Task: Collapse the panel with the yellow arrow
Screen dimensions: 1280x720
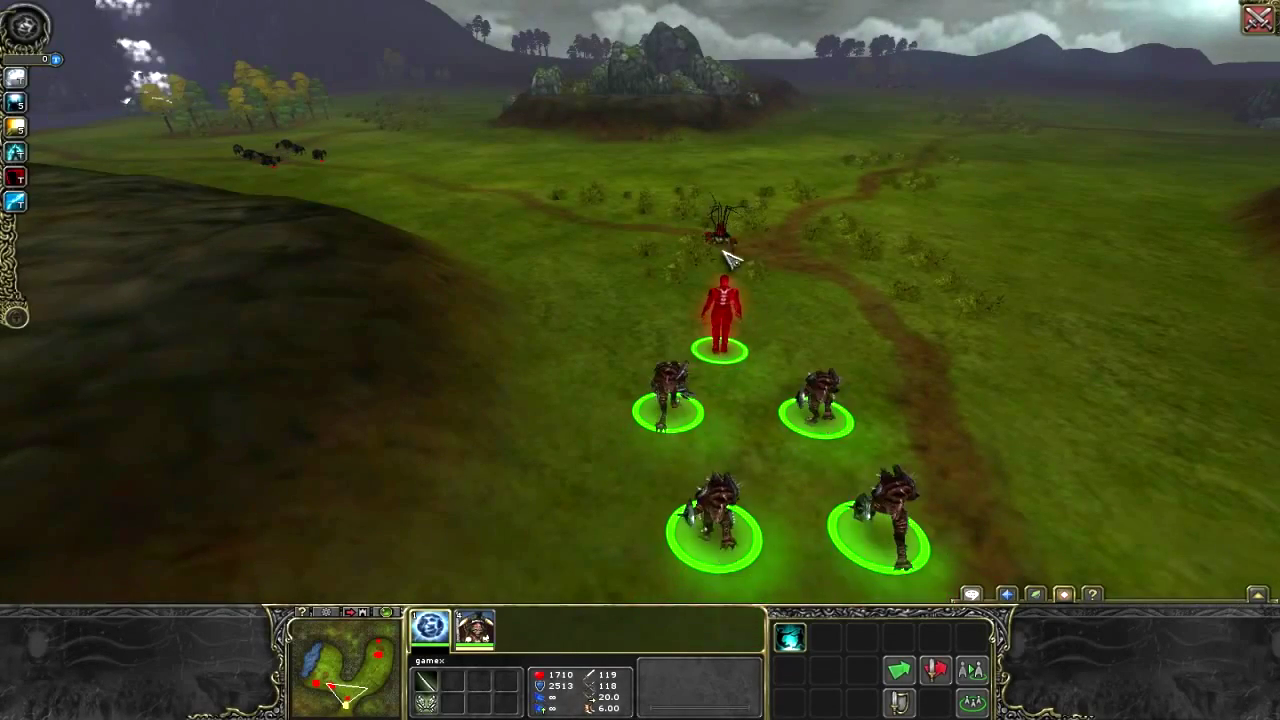Action: click(1258, 595)
